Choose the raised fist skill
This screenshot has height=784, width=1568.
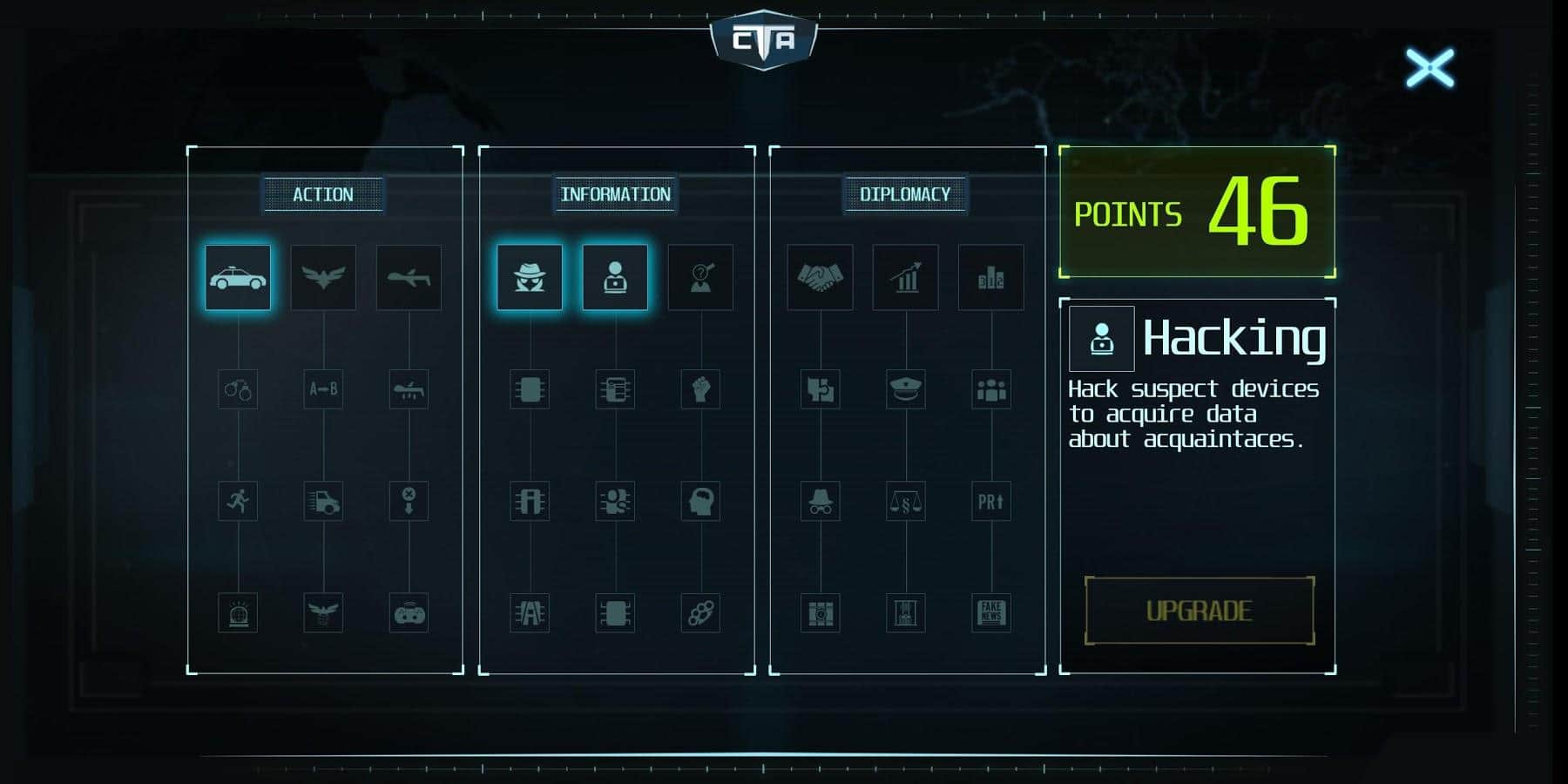(x=700, y=389)
